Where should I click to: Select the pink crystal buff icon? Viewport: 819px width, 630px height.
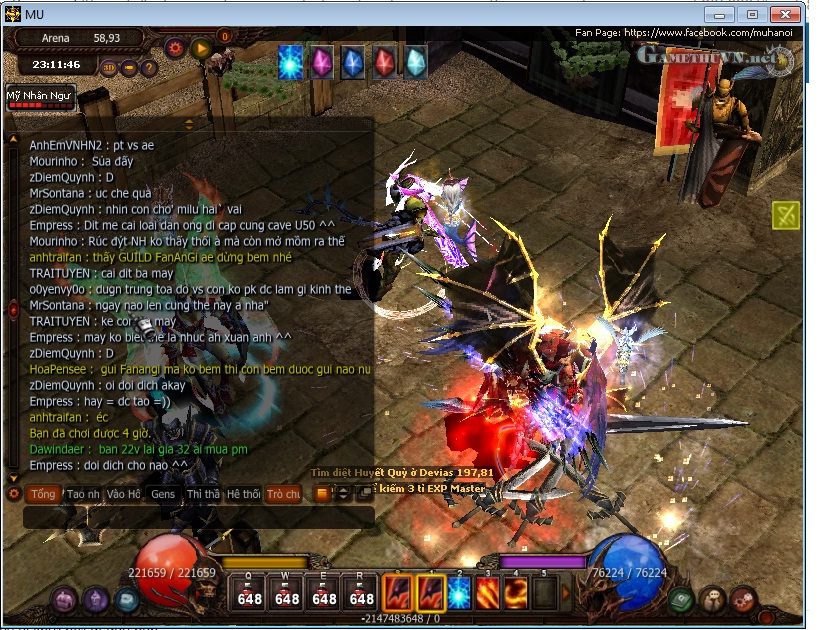322,62
